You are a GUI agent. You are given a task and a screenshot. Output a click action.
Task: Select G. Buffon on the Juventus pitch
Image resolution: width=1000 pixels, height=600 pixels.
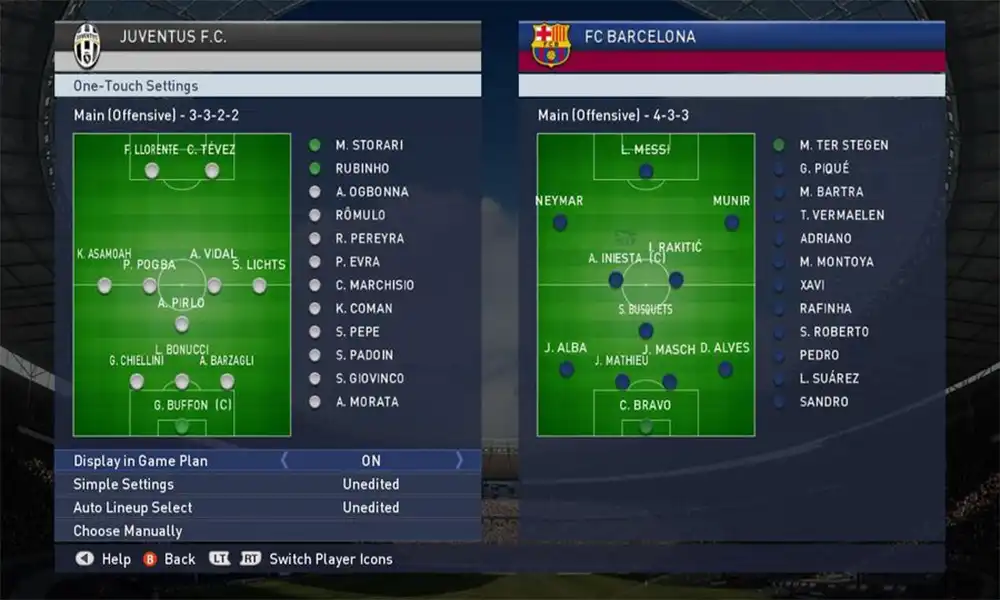(x=182, y=425)
